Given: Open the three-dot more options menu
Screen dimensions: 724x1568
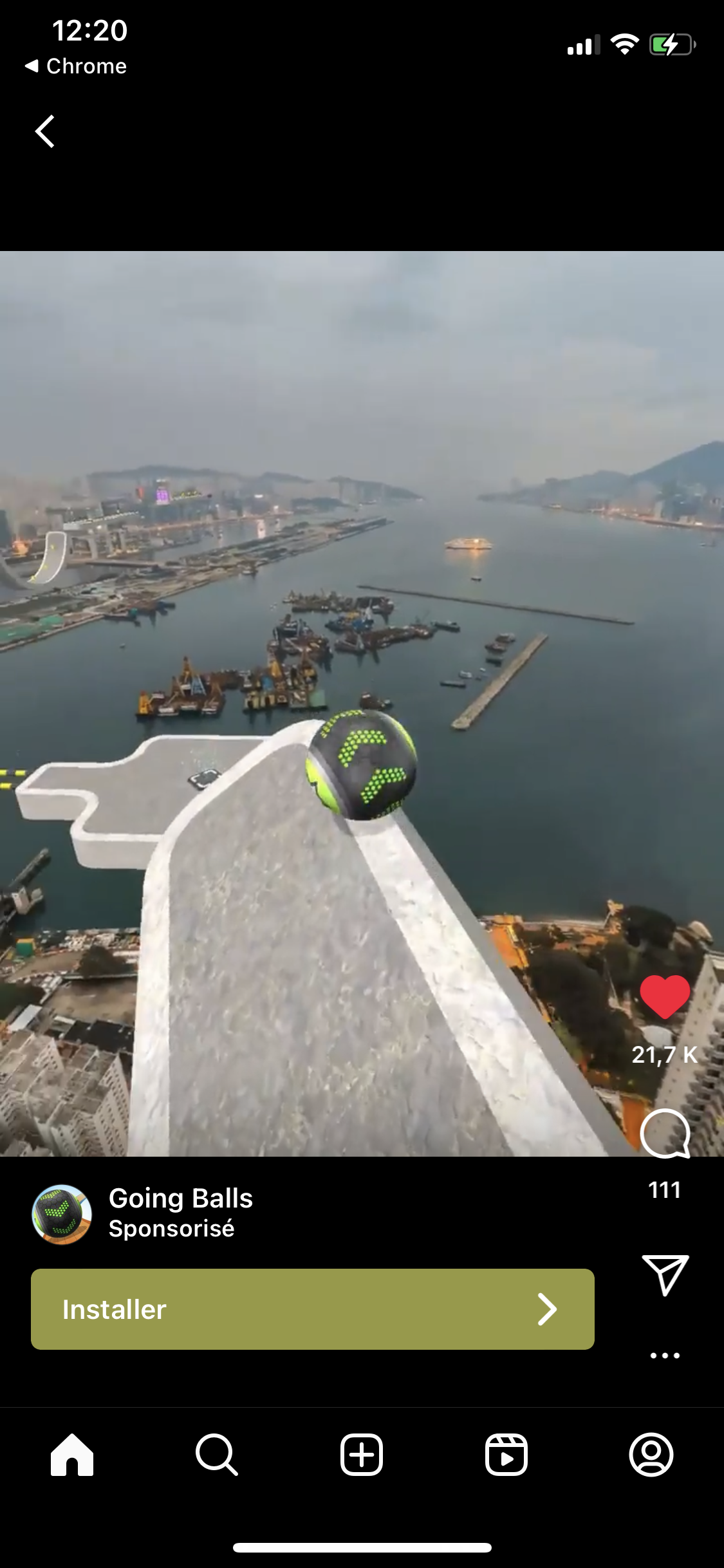Looking at the screenshot, I should (665, 1355).
